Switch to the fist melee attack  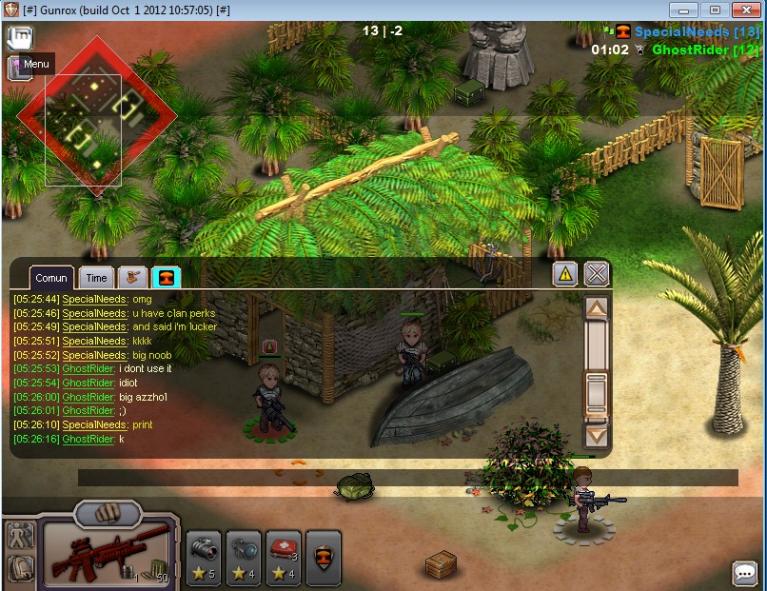point(108,514)
